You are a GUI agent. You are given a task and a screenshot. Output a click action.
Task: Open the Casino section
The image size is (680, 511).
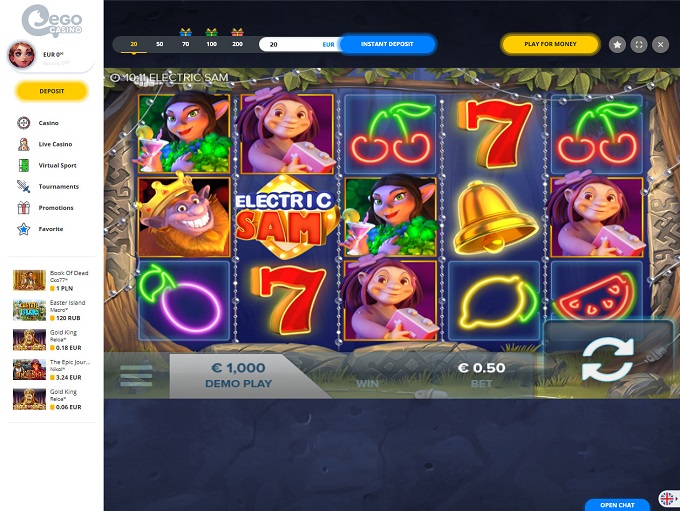pyautogui.click(x=48, y=123)
